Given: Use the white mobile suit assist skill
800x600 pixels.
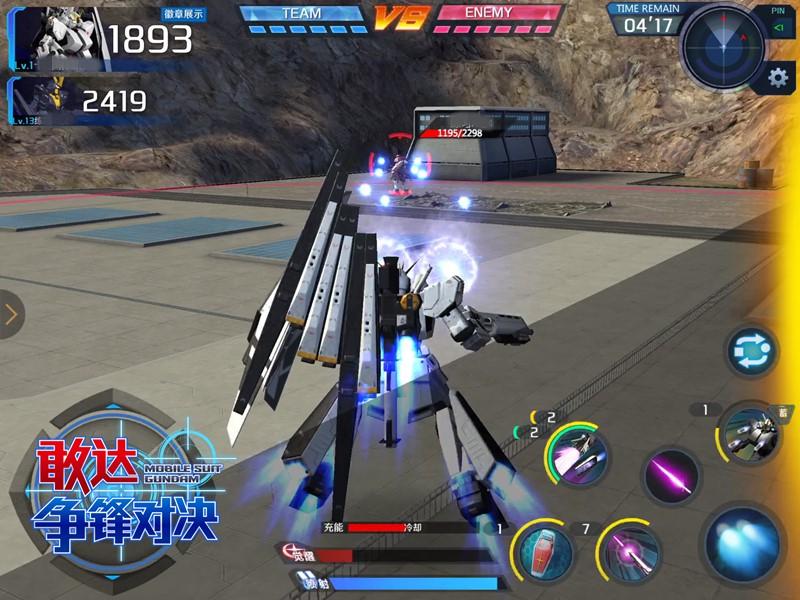Looking at the screenshot, I should tap(751, 433).
